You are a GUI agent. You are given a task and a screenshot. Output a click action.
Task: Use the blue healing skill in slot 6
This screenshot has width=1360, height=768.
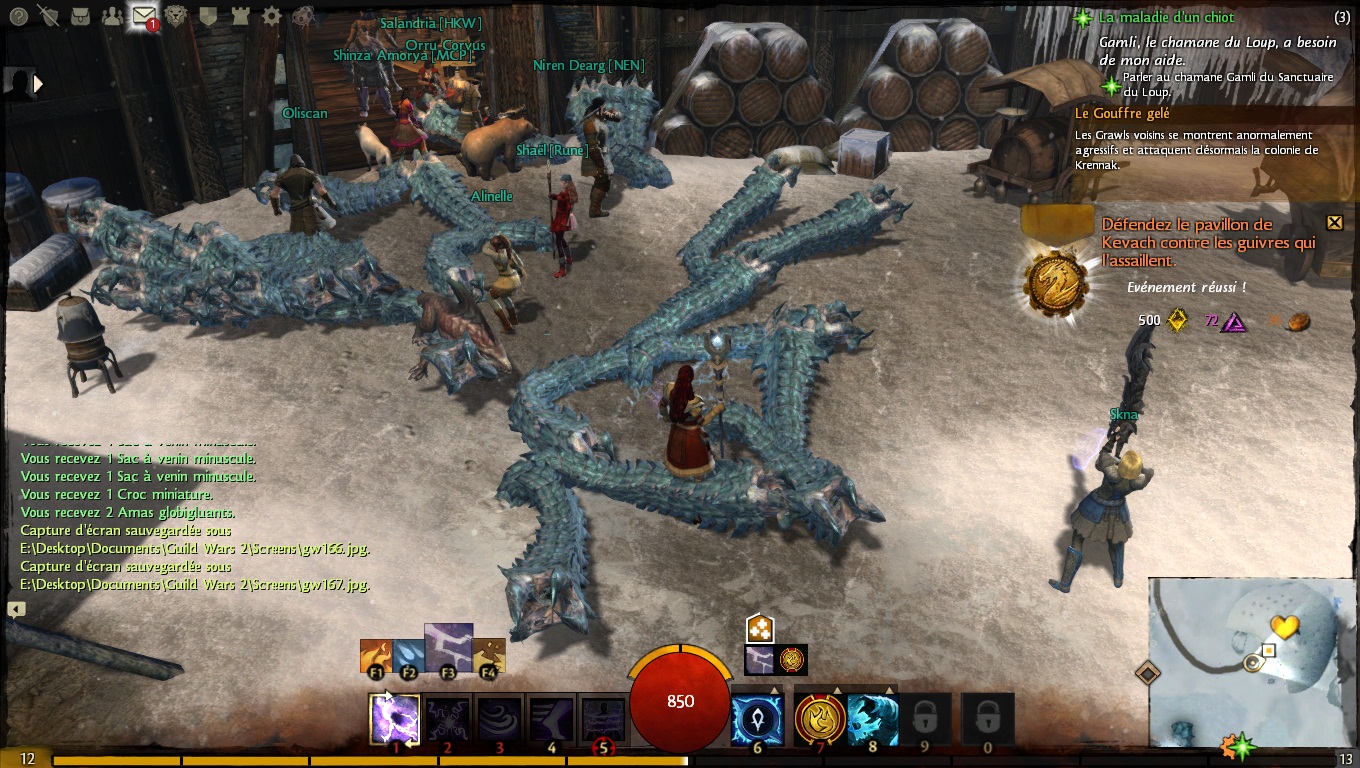[757, 719]
